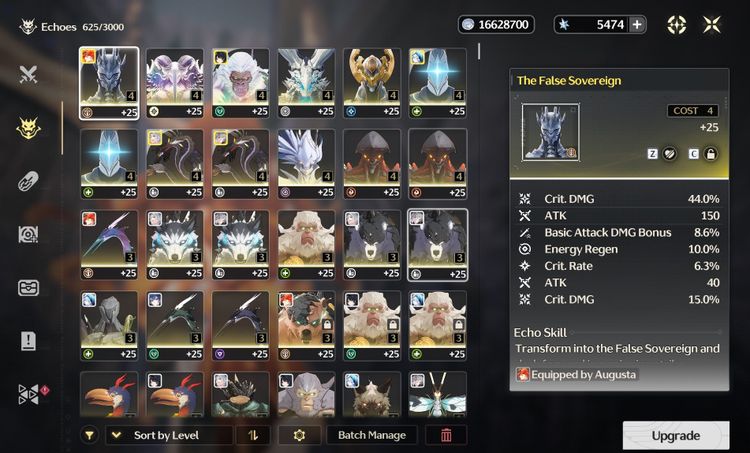The width and height of the screenshot is (750, 453).
Task: Open the Sort by Level dropdown
Action: pos(168,435)
